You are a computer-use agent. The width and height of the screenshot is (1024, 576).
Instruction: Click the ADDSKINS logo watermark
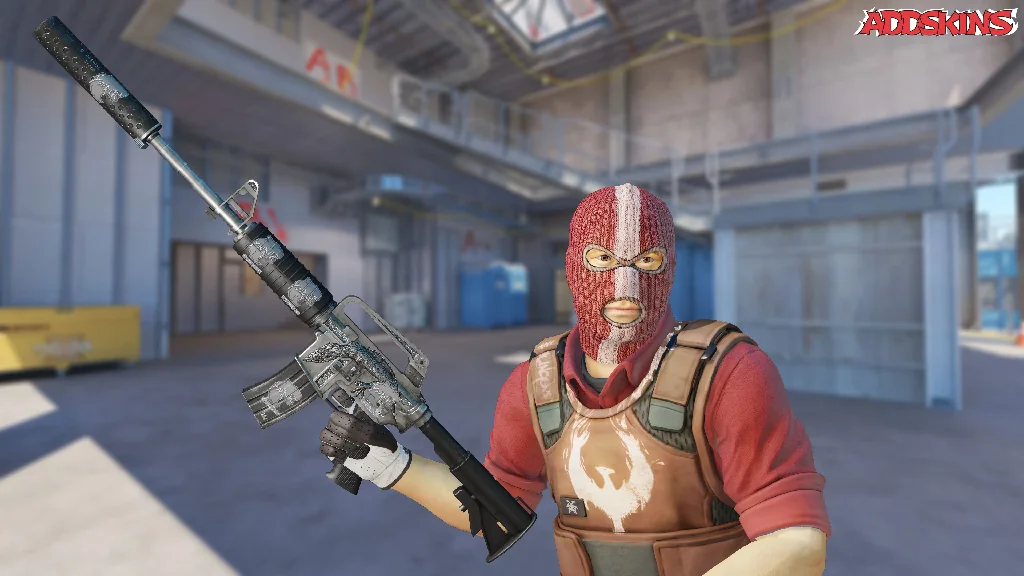[936, 22]
